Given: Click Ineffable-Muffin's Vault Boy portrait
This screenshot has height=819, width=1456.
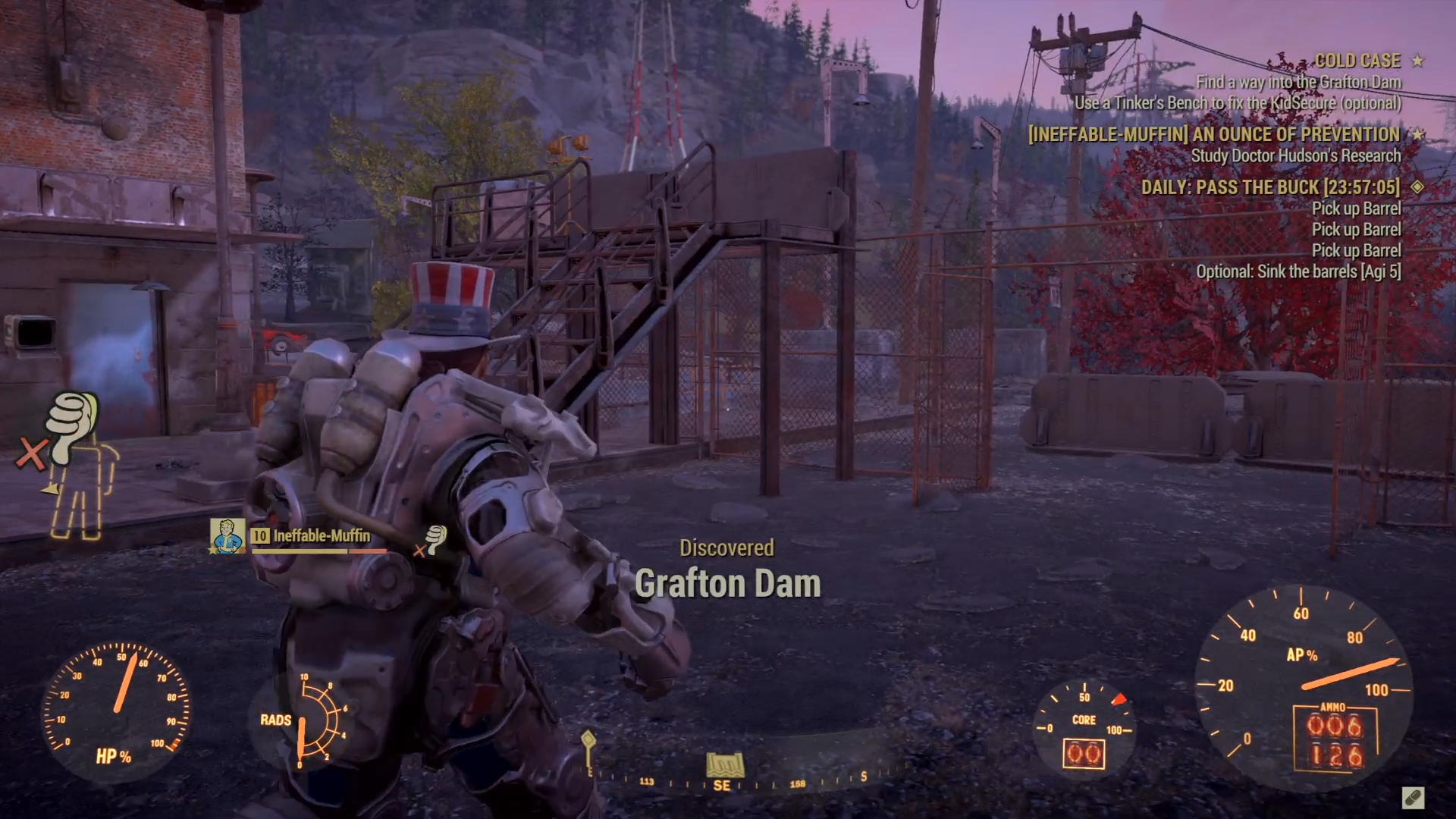Looking at the screenshot, I should click(x=227, y=535).
